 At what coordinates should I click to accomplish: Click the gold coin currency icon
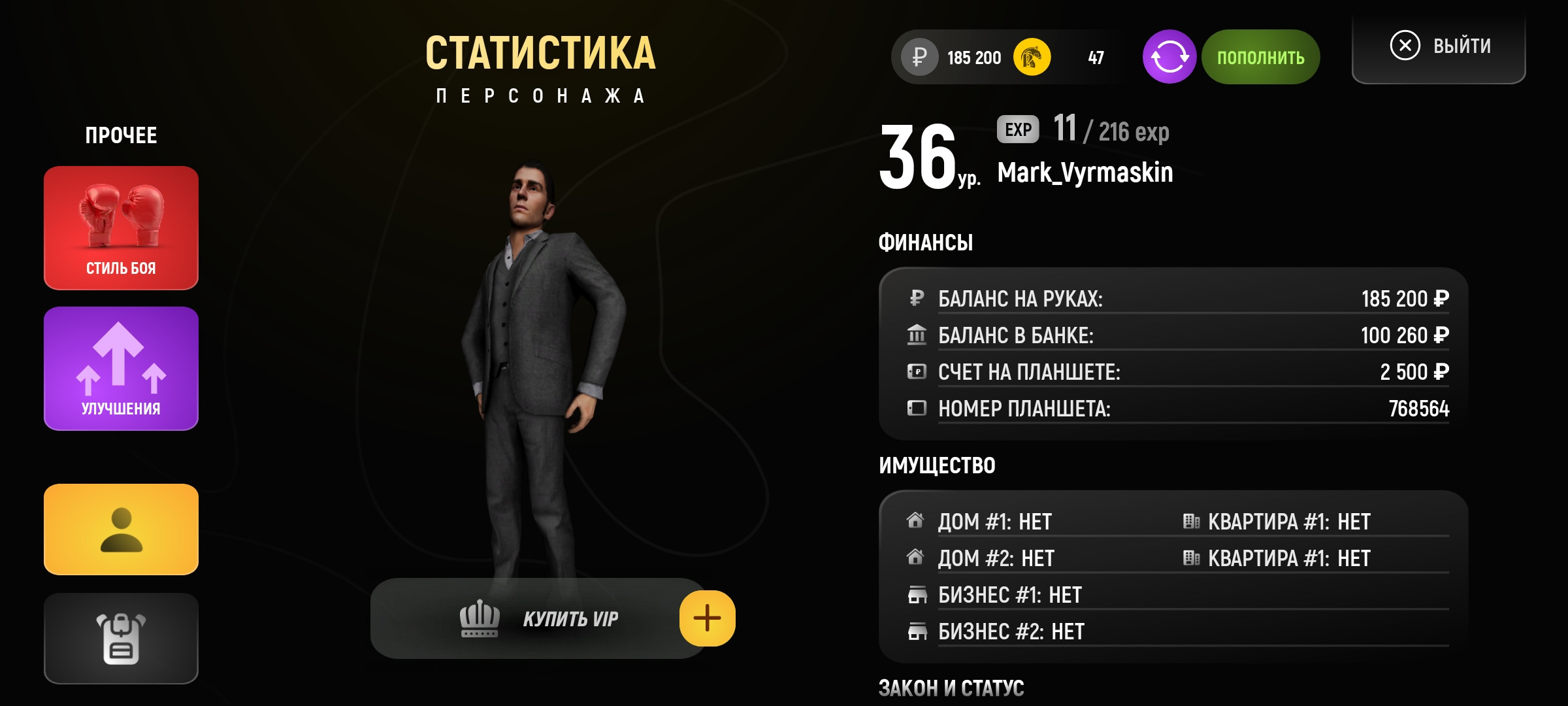(1030, 58)
